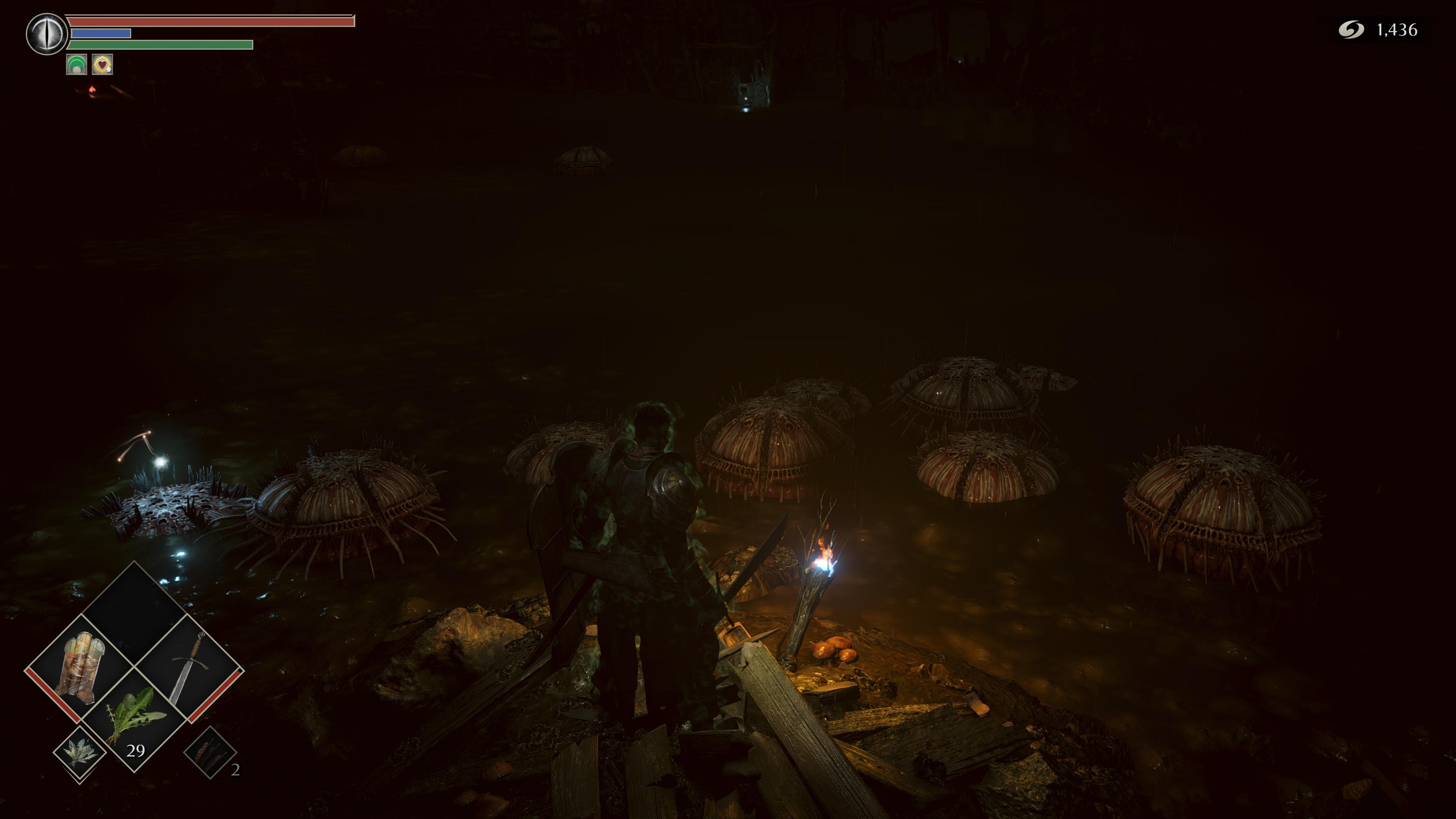Viewport: 1456px width, 819px height.
Task: Click the red heart buff icon
Action: coord(102,64)
